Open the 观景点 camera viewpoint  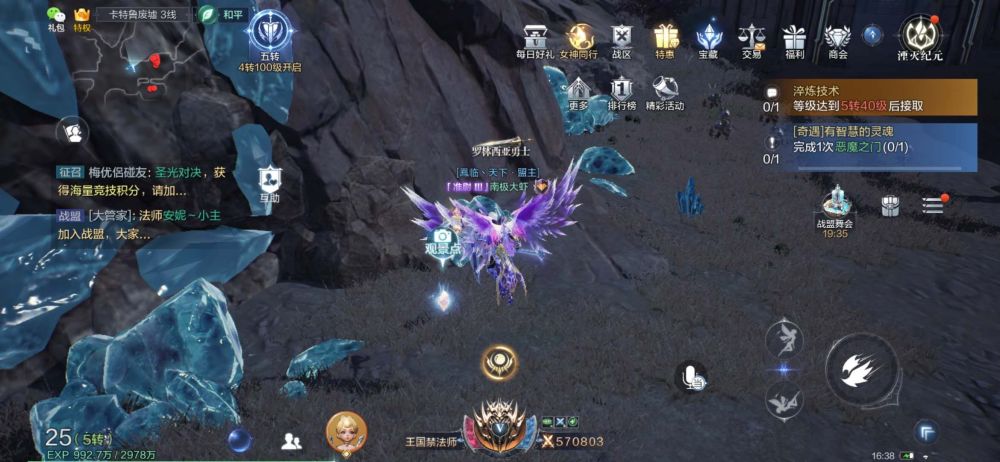442,239
